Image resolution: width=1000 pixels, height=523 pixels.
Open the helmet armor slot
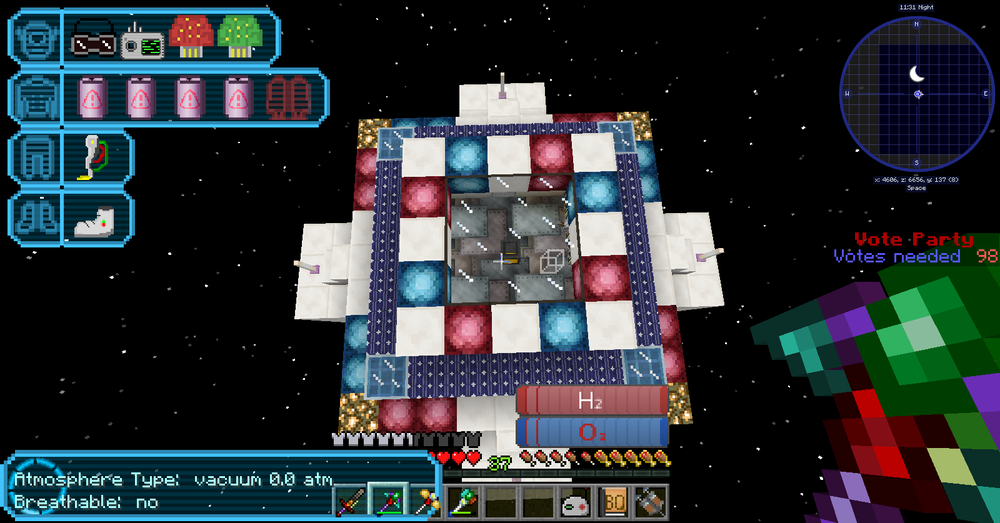[x=35, y=37]
